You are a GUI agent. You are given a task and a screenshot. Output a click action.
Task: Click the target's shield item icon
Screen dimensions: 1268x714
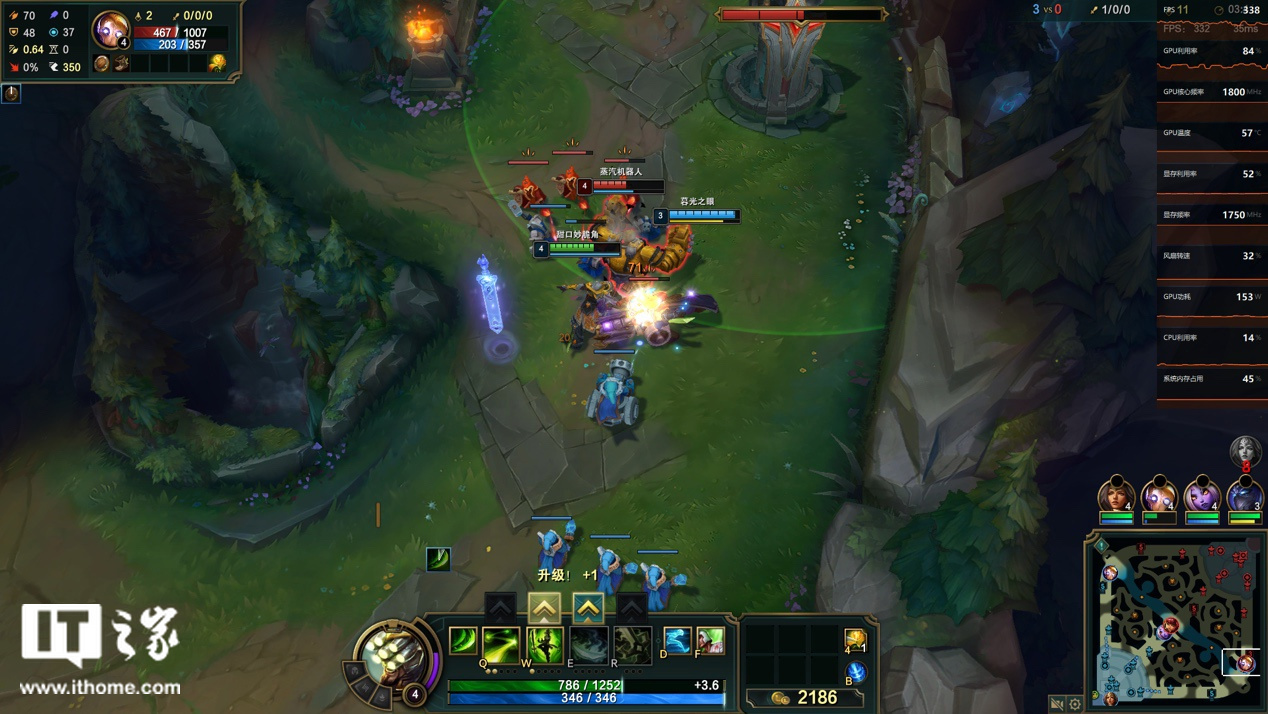pyautogui.click(x=102, y=64)
